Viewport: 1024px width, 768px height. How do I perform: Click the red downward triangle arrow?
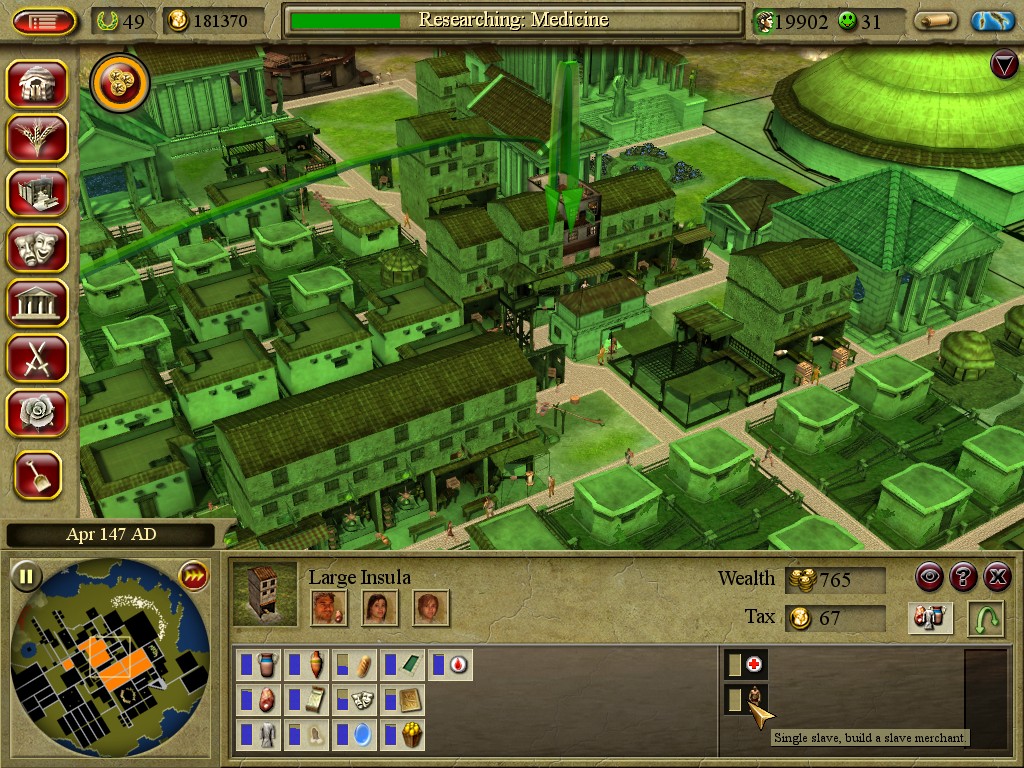tap(1003, 65)
